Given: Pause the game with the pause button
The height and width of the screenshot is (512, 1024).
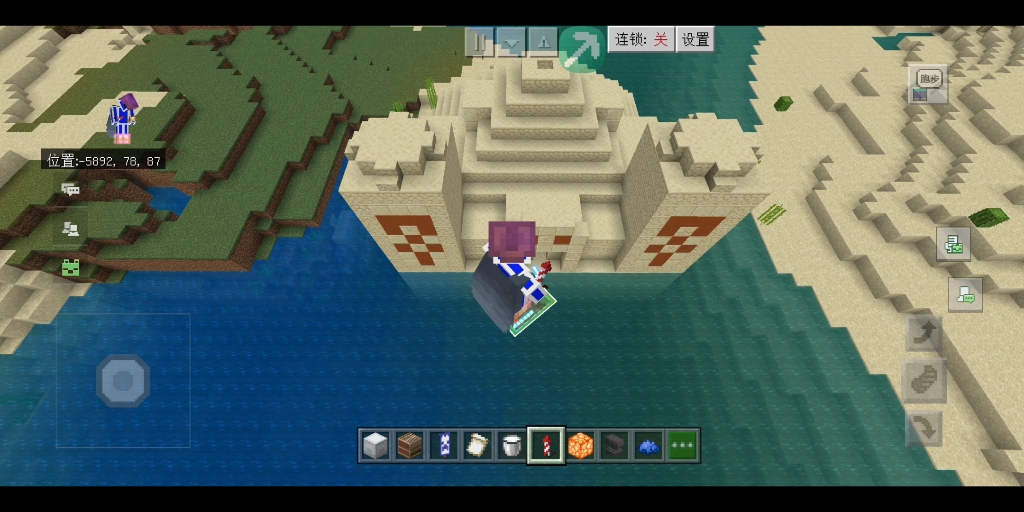Looking at the screenshot, I should click(481, 41).
